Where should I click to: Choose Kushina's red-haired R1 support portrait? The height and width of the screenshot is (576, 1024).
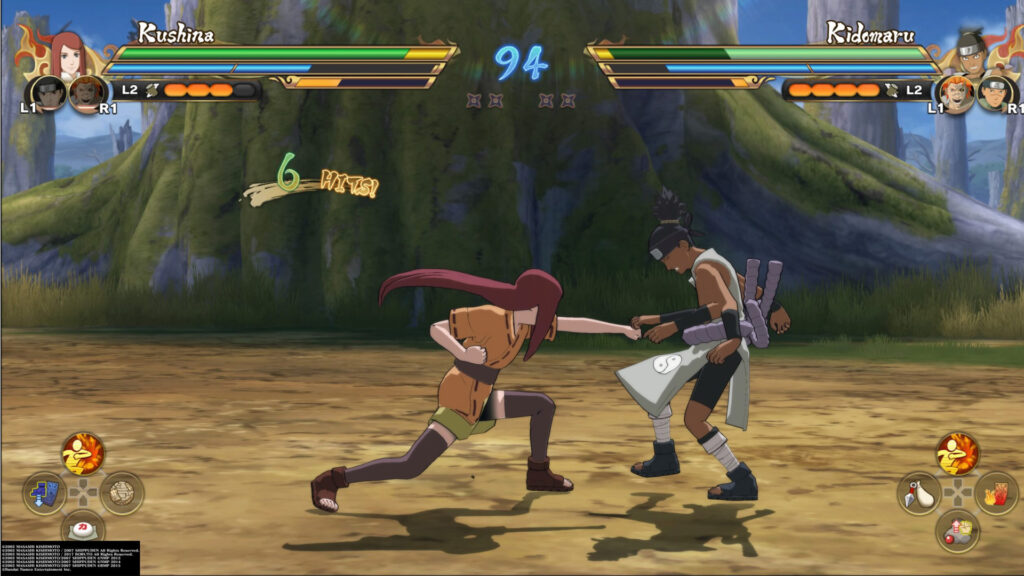click(88, 94)
